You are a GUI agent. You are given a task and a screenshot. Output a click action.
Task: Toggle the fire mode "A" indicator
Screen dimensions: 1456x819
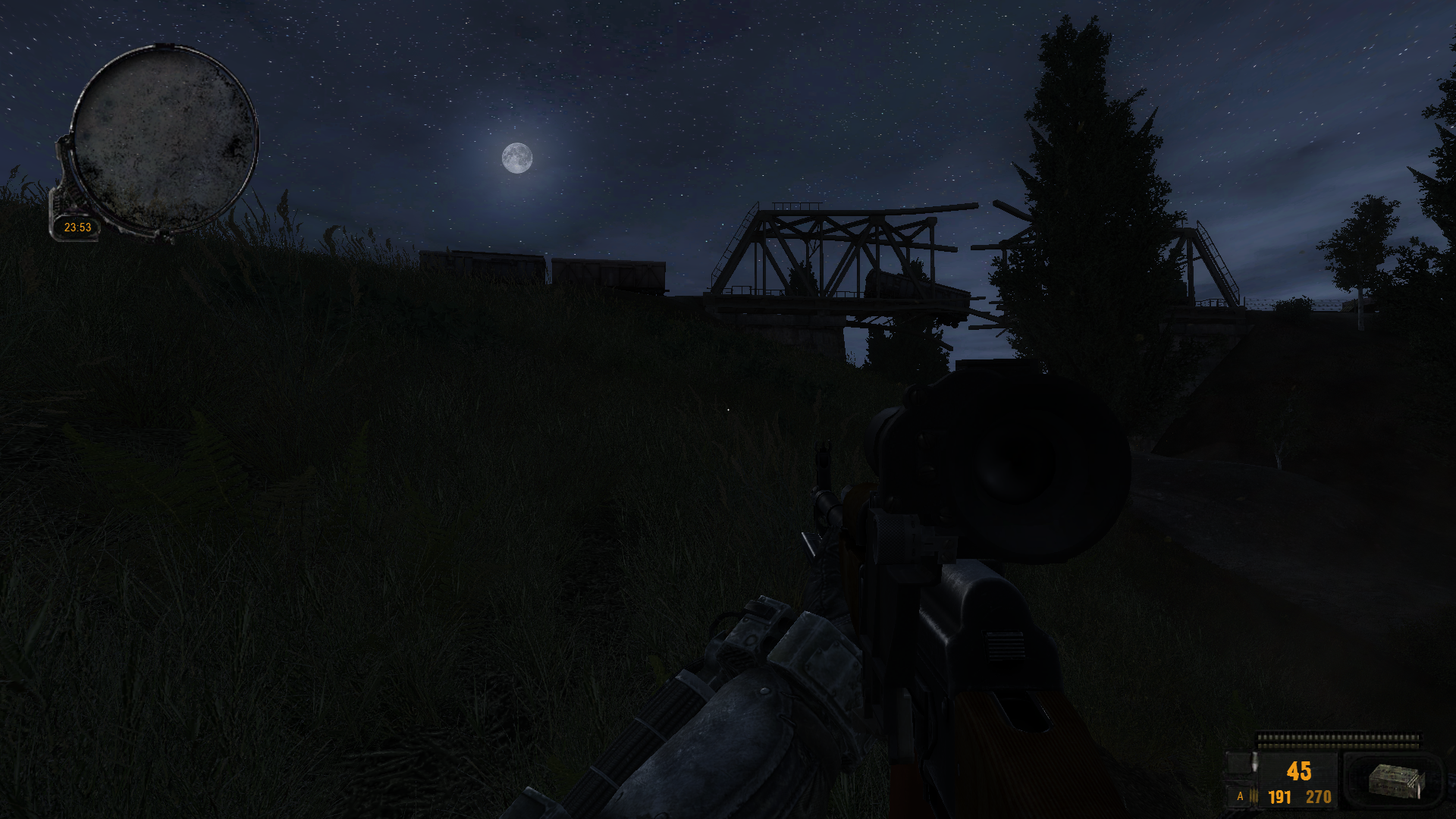pos(1240,796)
